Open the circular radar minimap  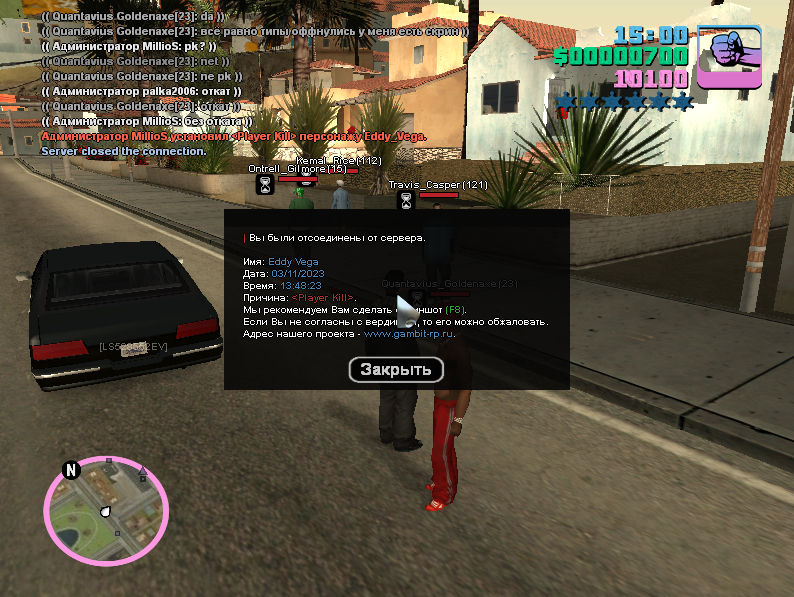point(103,510)
